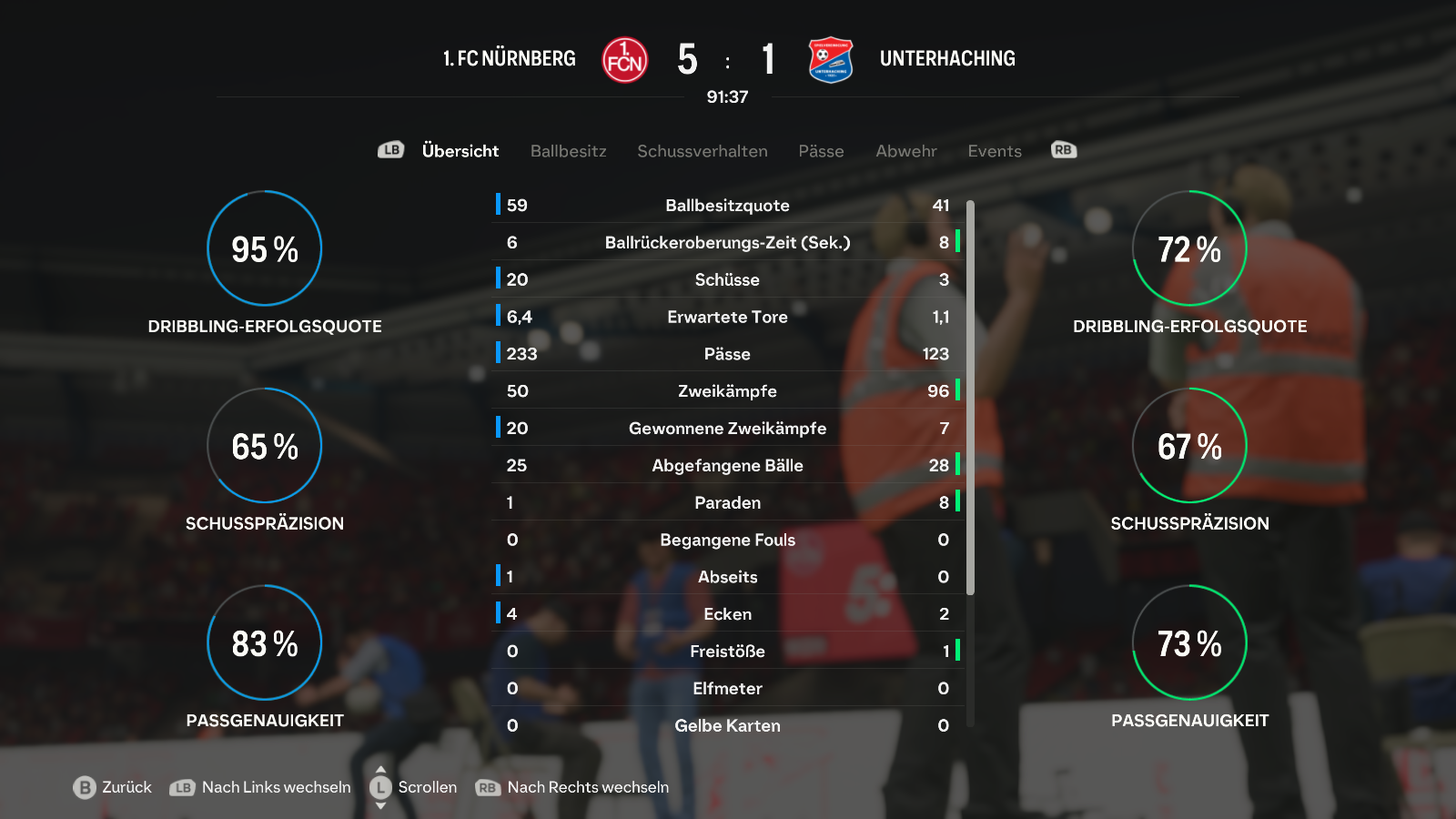Click the Zurück back option
This screenshot has width=1456, height=819.
pyautogui.click(x=114, y=787)
